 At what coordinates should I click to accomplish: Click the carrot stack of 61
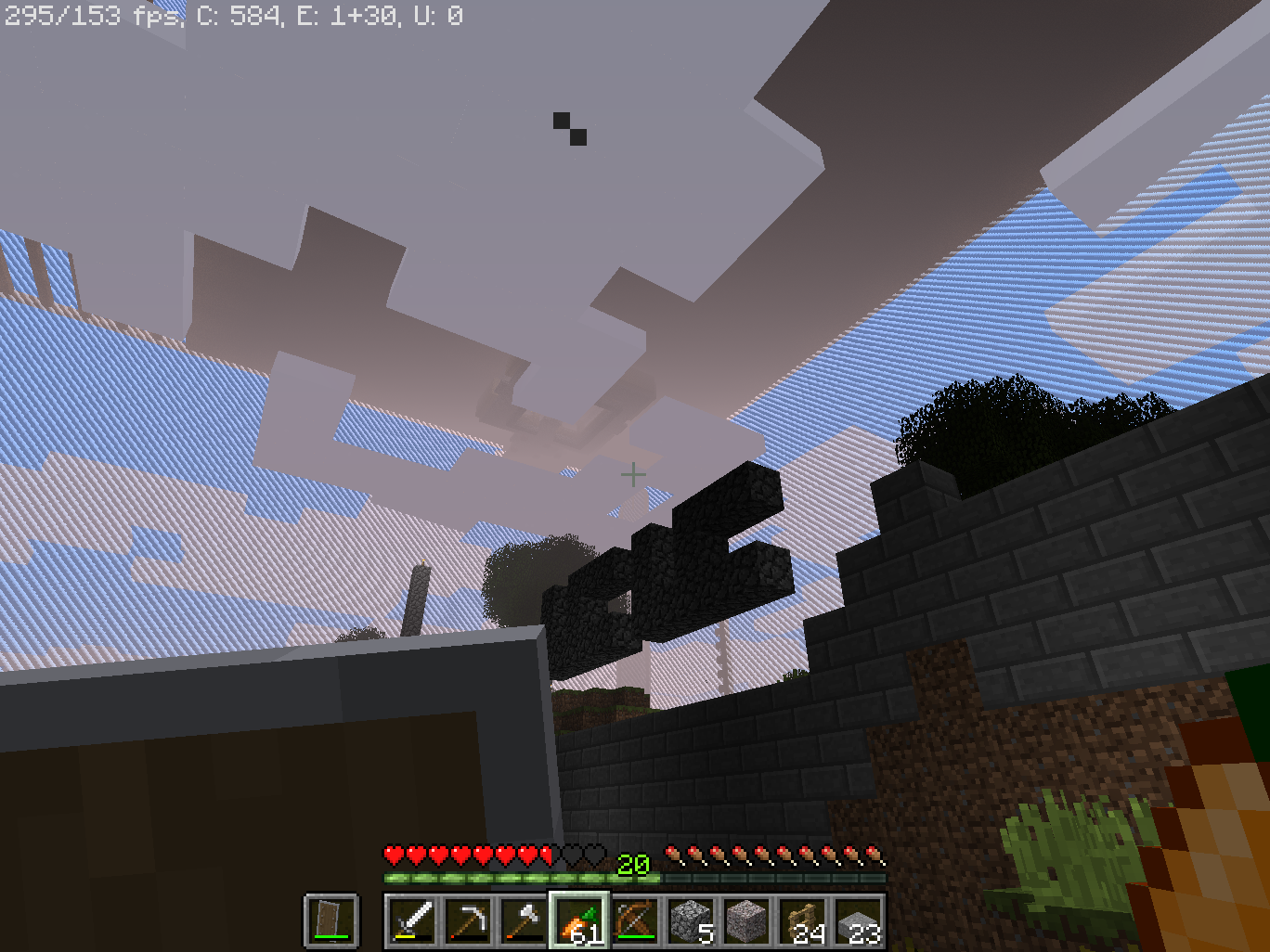pyautogui.click(x=579, y=921)
